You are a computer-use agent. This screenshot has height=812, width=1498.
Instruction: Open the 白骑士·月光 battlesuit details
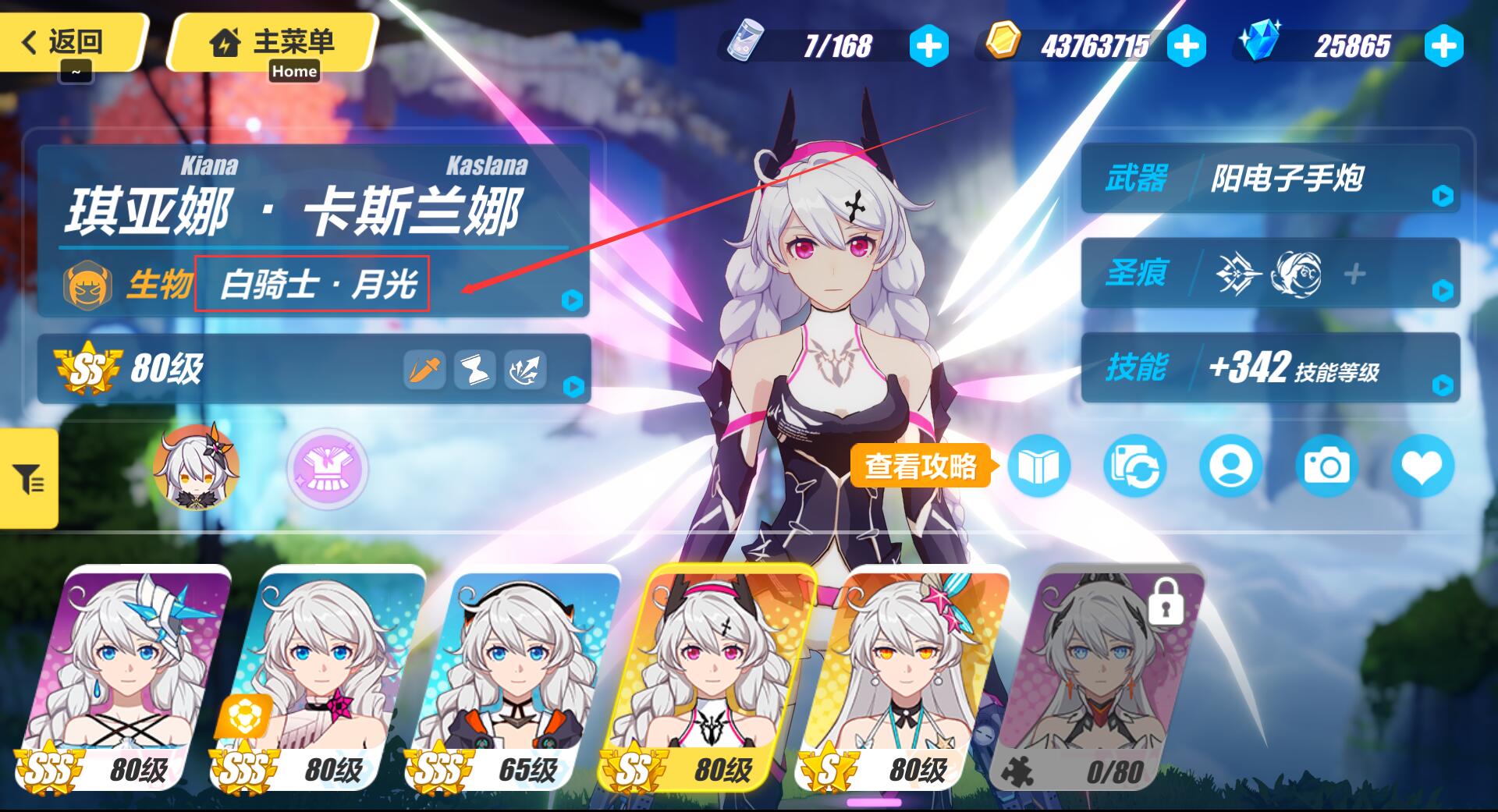click(312, 284)
